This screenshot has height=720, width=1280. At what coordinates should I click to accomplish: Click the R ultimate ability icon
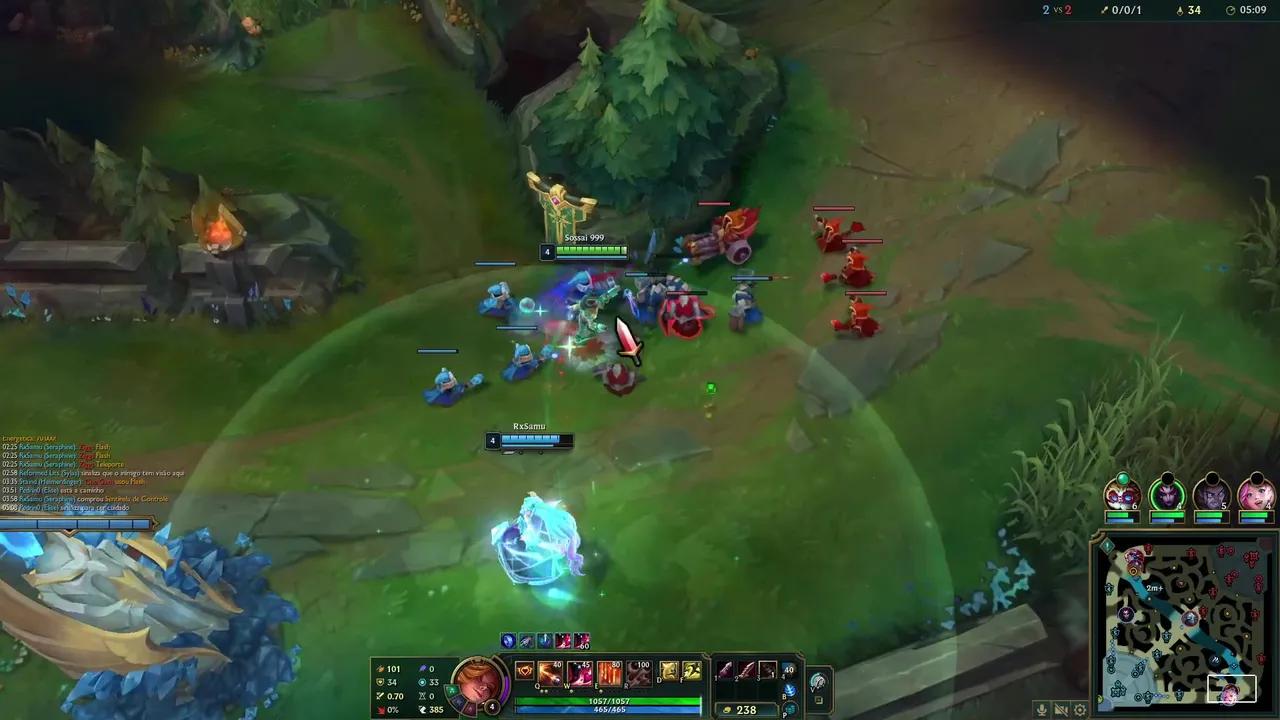638,674
